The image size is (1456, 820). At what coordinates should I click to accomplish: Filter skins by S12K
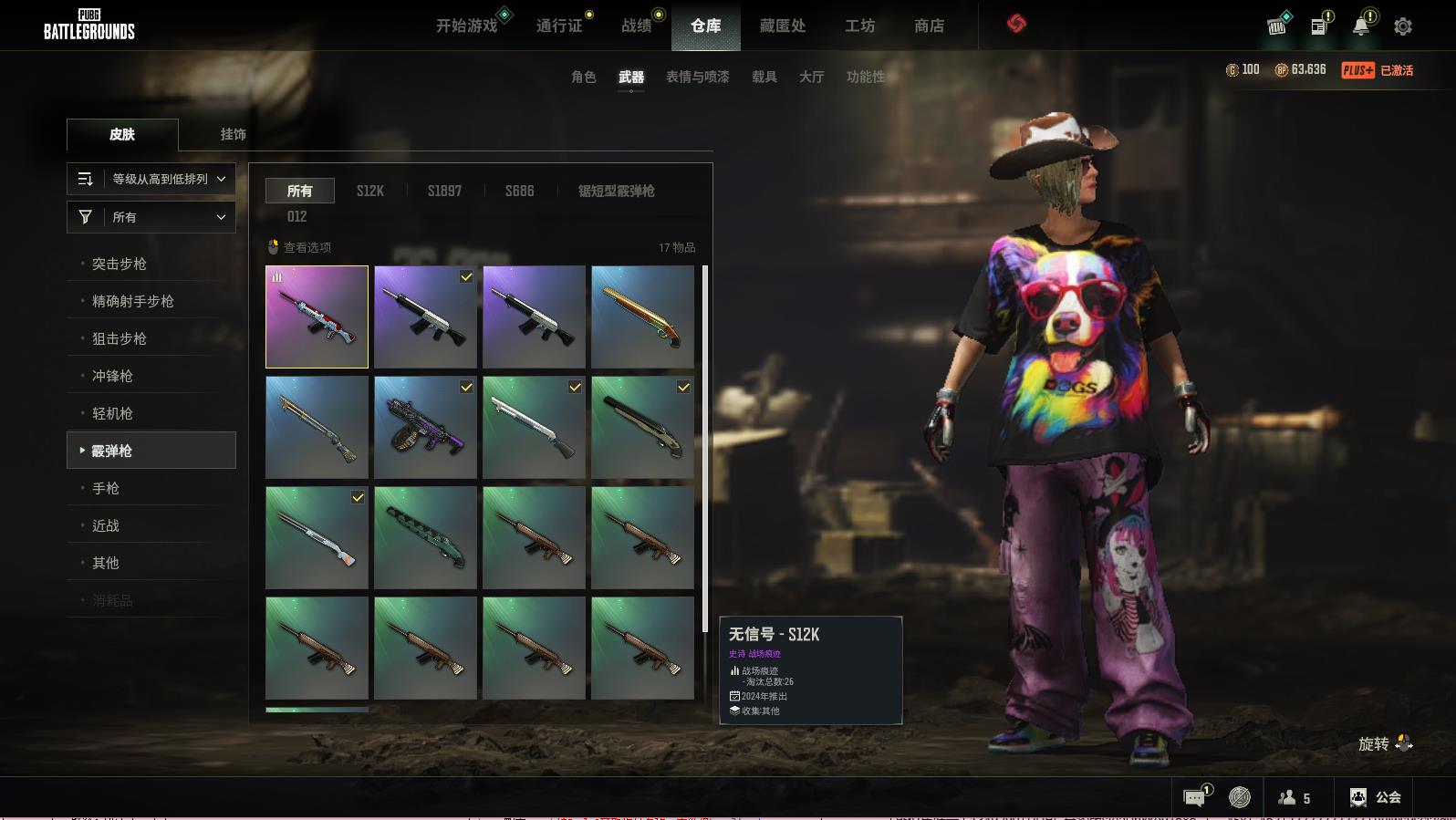pyautogui.click(x=369, y=191)
